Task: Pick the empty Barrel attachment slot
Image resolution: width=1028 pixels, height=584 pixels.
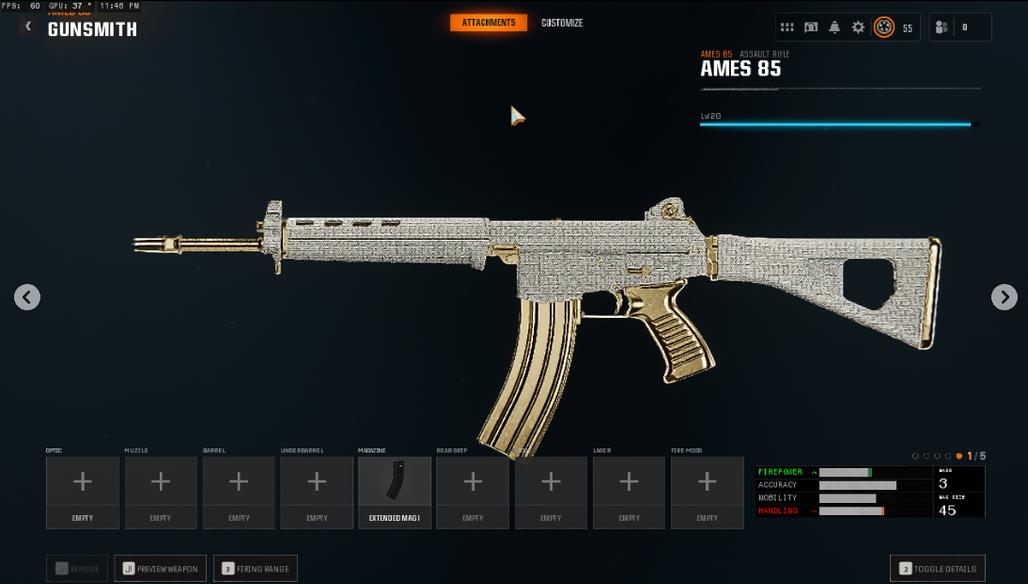Action: tap(238, 492)
